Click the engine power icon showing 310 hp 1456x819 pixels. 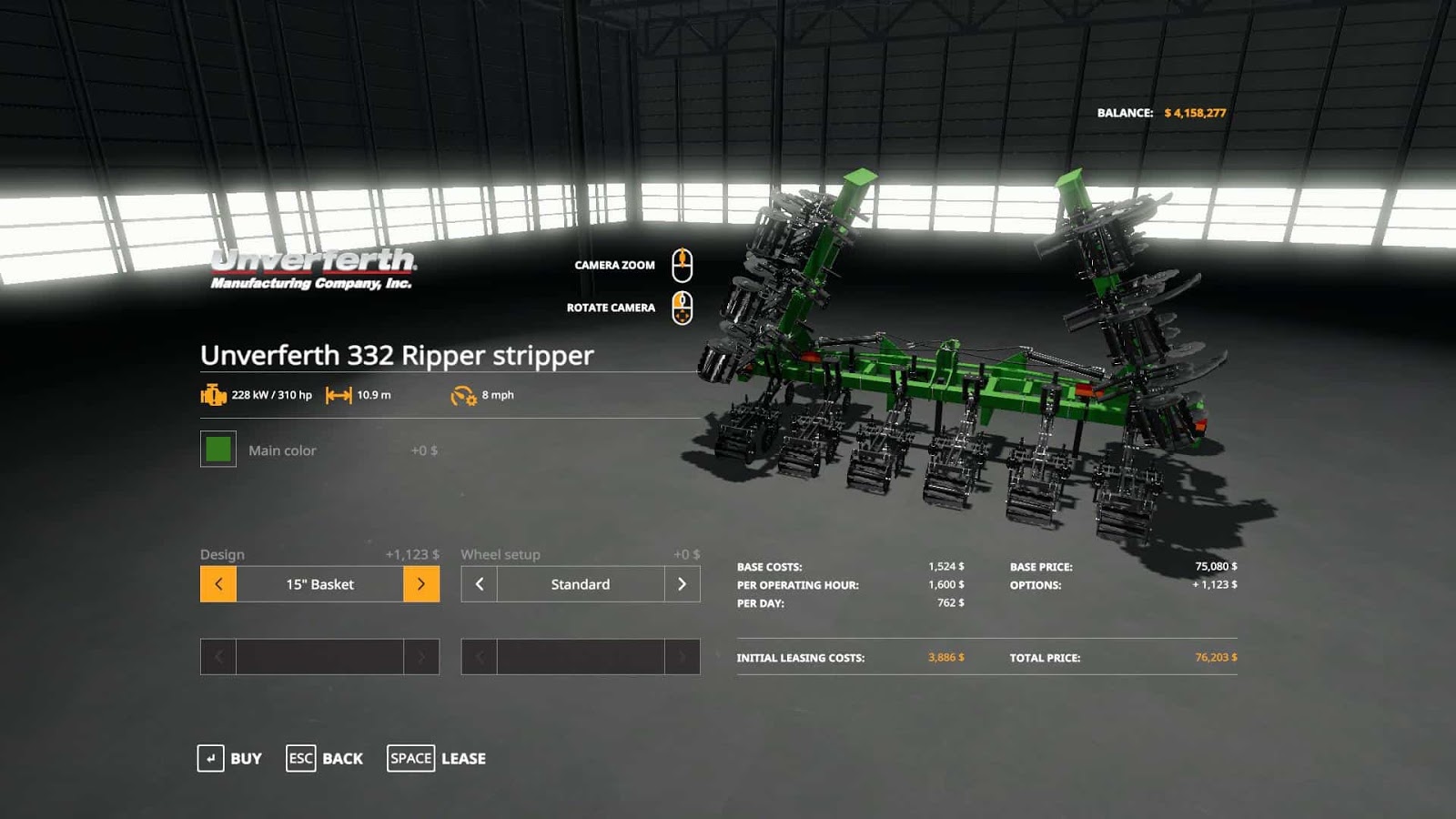coord(212,396)
